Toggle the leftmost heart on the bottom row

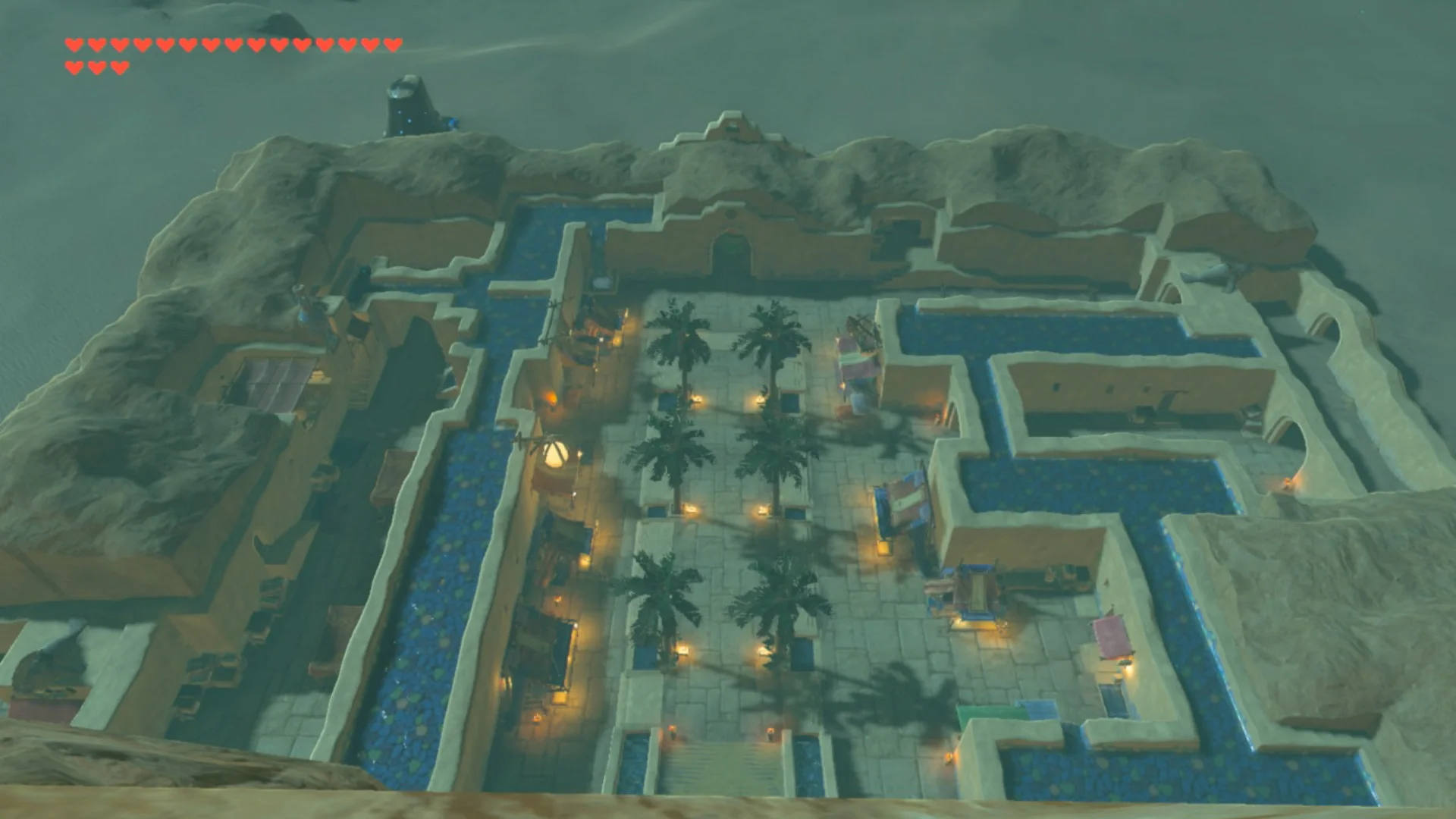click(x=73, y=66)
